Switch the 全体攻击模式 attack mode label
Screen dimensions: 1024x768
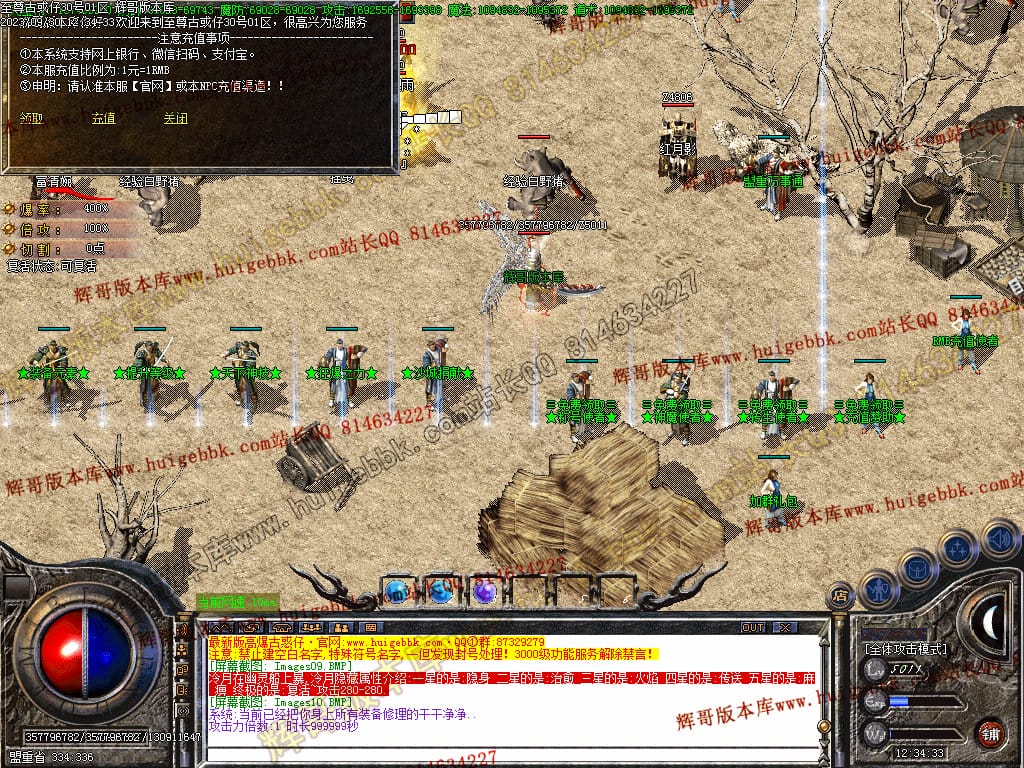(x=905, y=648)
